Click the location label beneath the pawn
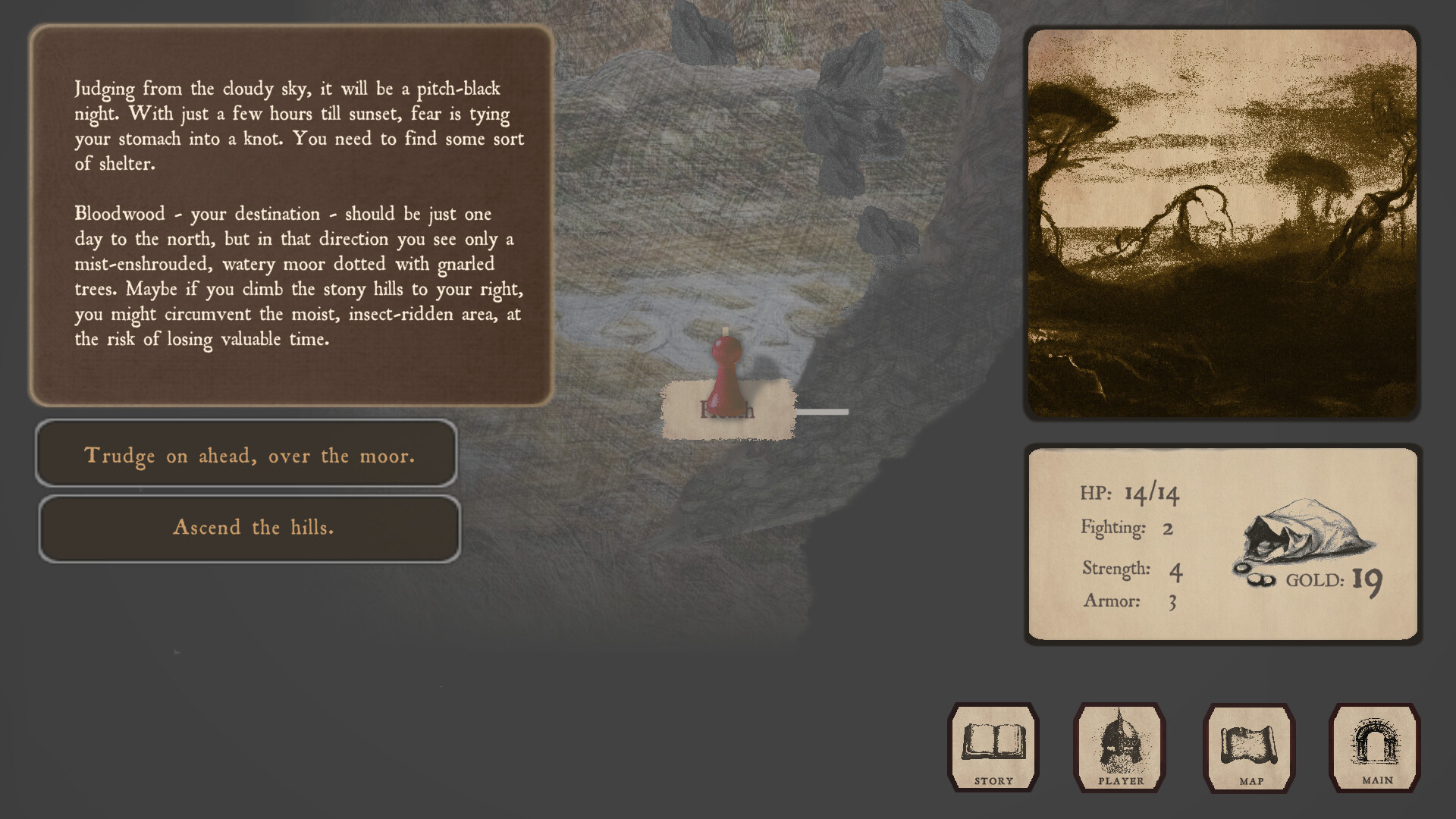Viewport: 1456px width, 819px height. [x=726, y=412]
